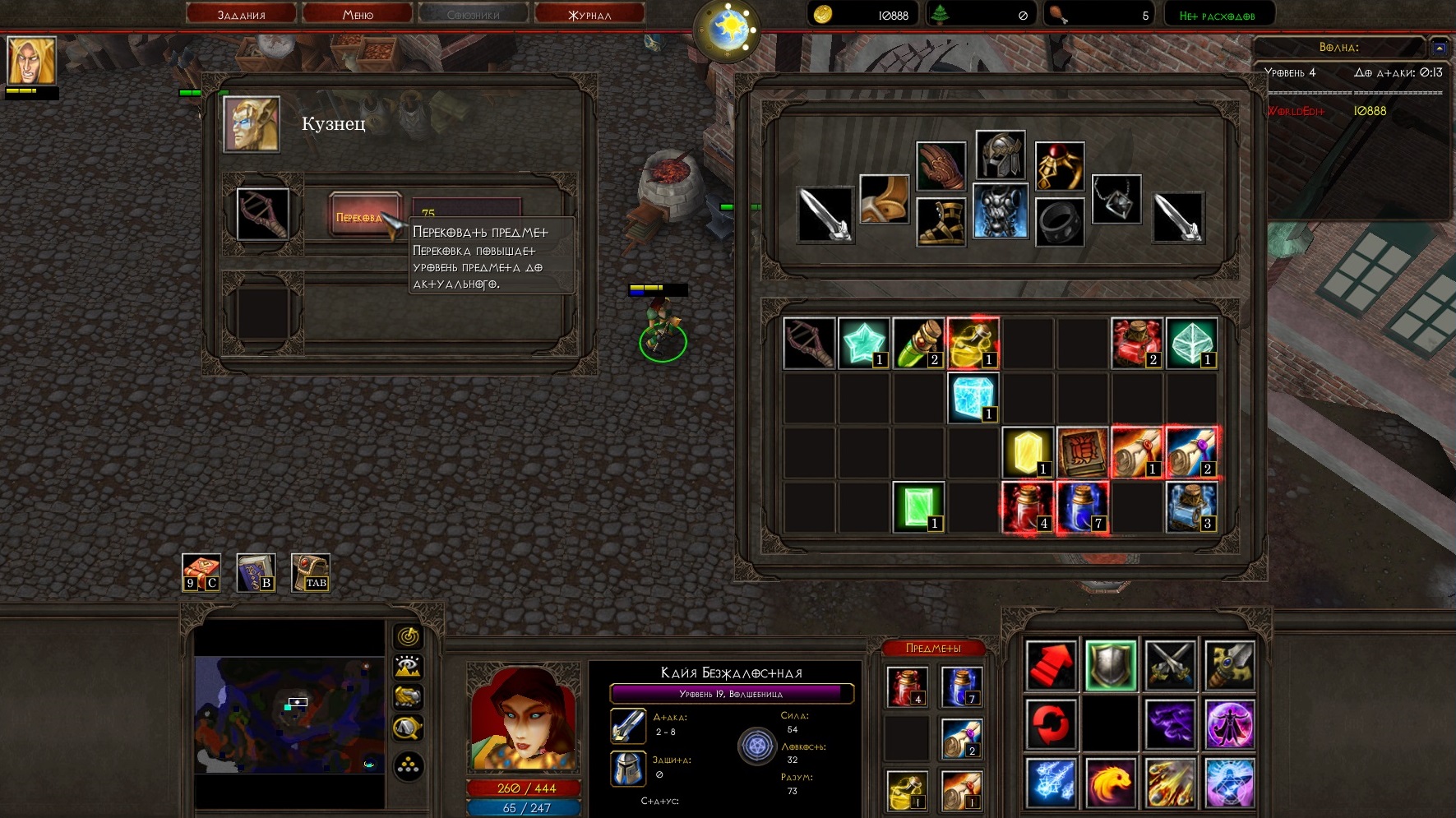Select the yellow crystal in inventory

click(1028, 452)
